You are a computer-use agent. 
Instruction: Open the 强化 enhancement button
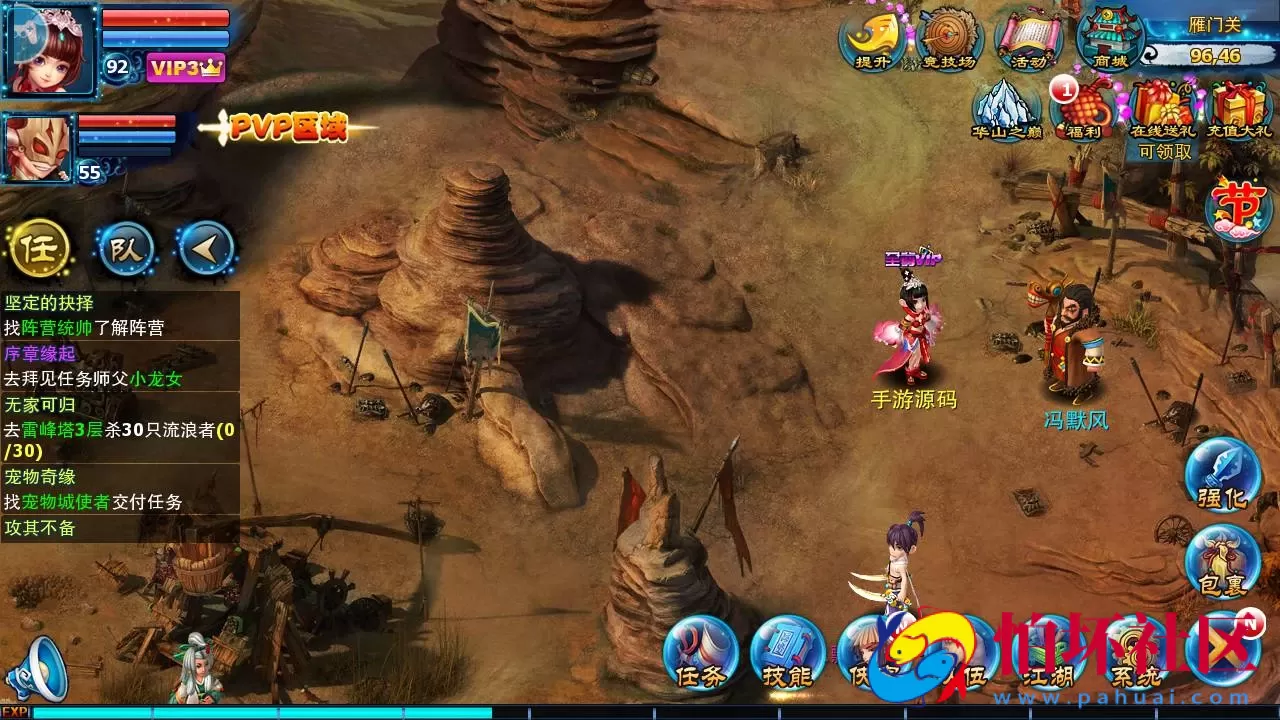1222,473
